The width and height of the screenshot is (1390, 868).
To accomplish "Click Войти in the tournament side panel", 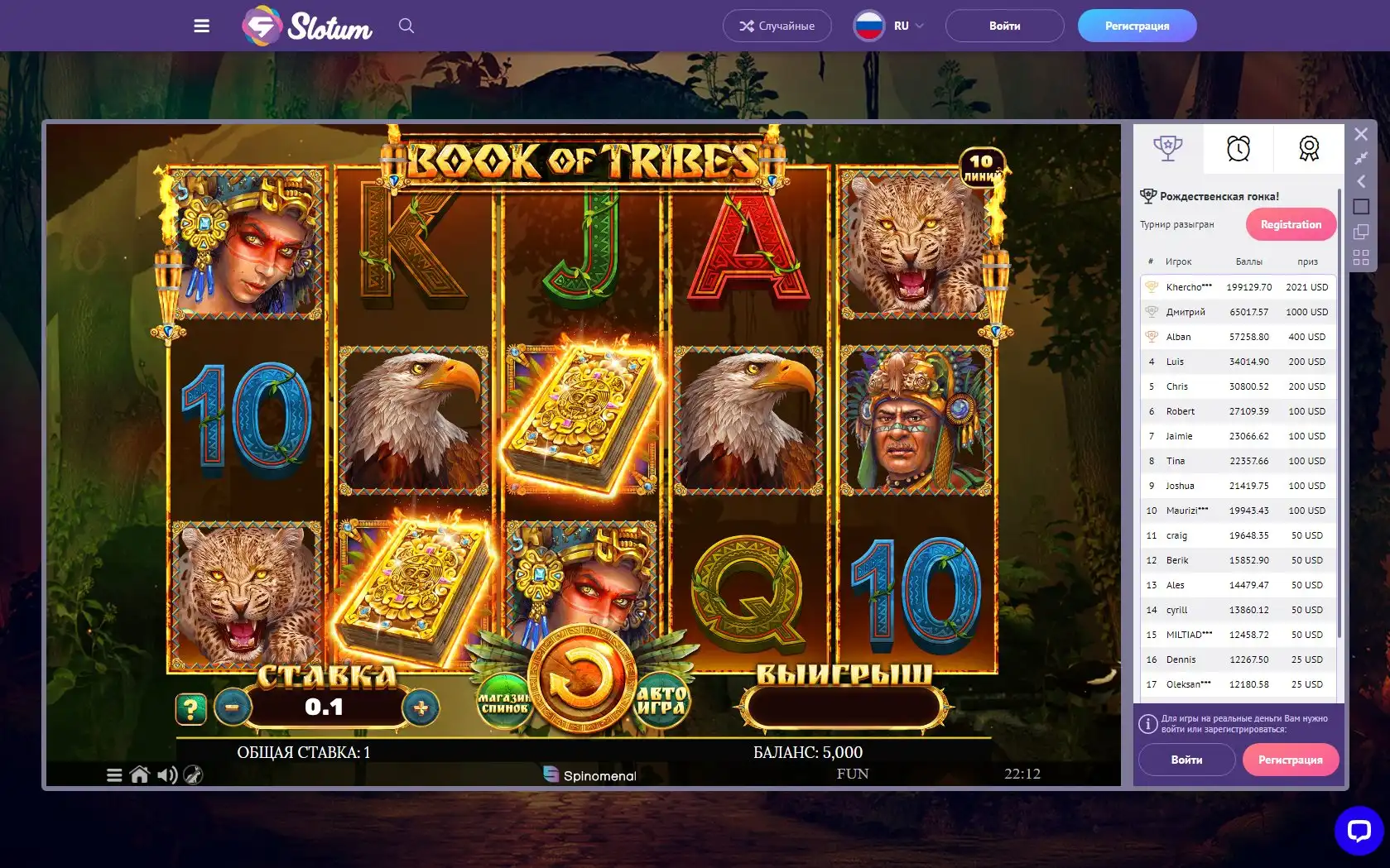I will coord(1186,760).
